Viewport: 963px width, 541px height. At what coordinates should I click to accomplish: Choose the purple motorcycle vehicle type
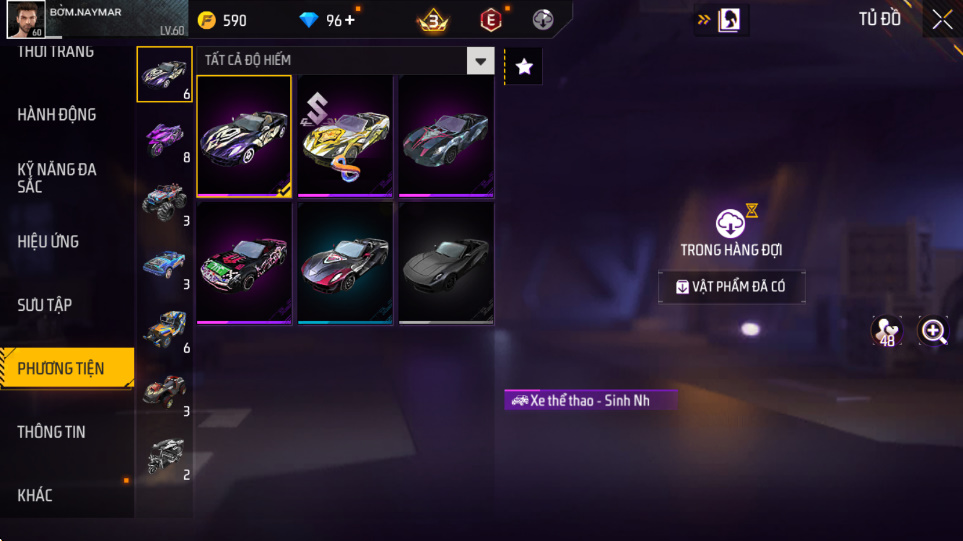coord(164,137)
